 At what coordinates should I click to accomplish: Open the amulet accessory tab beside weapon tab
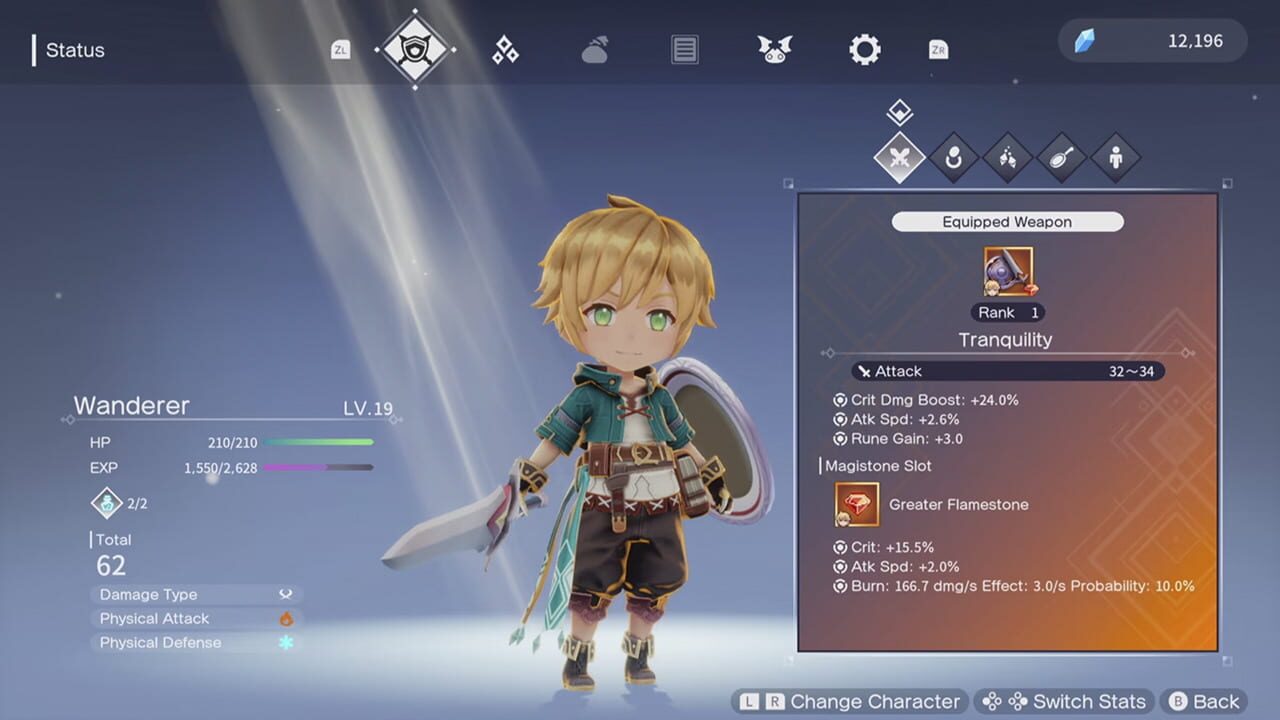954,157
